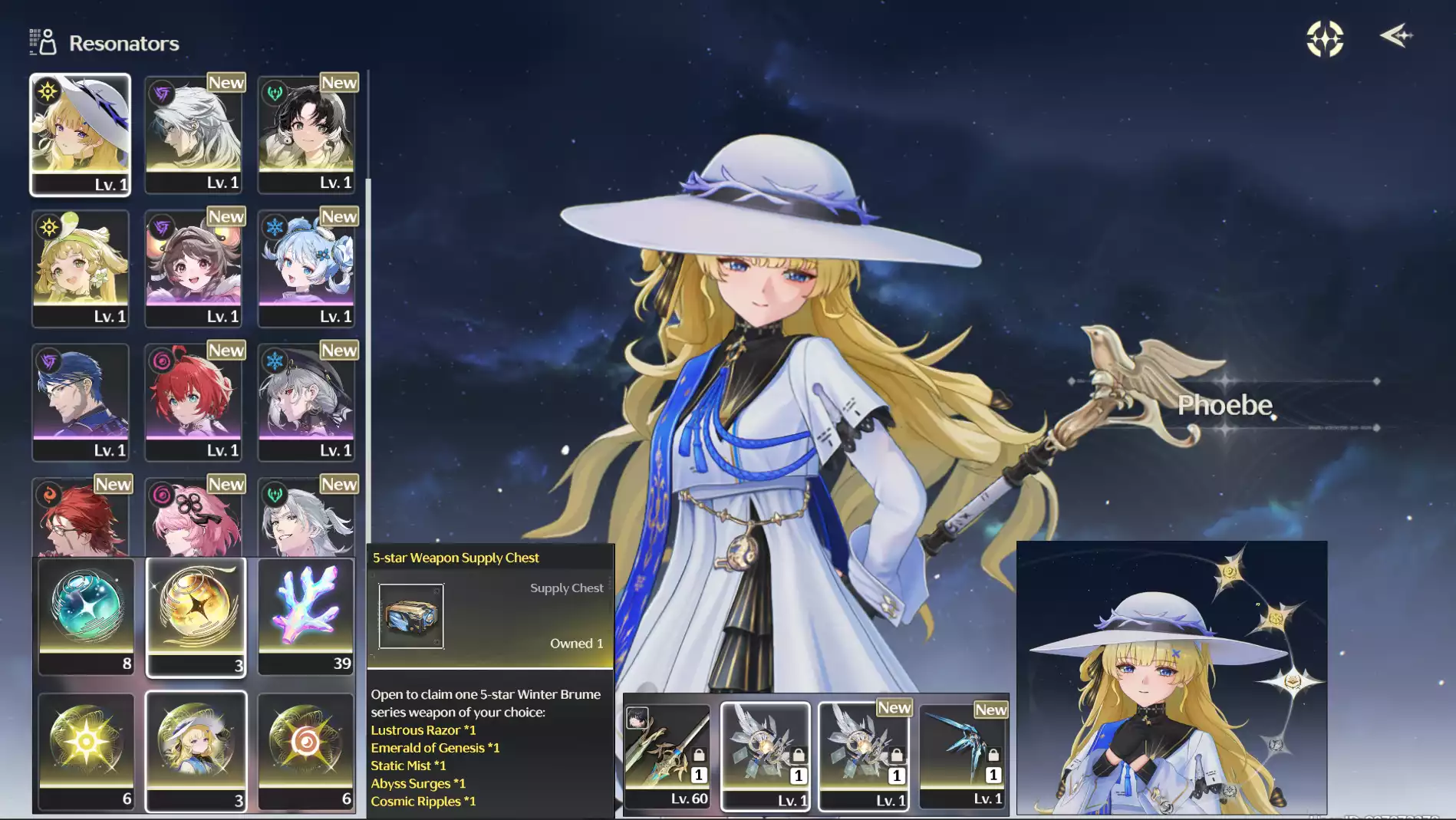Pick the blonde resonator with green hat
This screenshot has height=820, width=1456.
pyautogui.click(x=80, y=268)
